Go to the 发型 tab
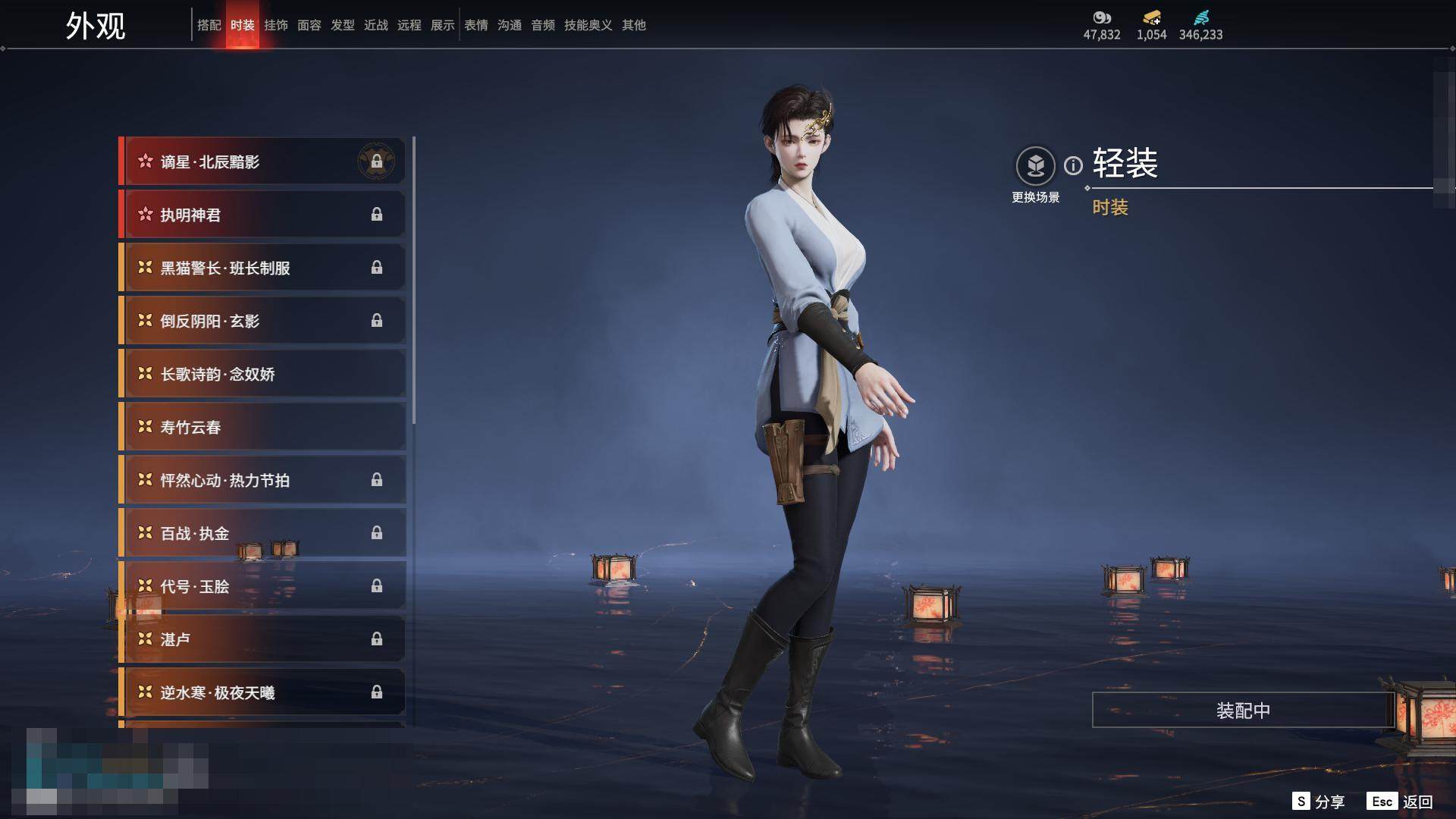 (x=342, y=25)
